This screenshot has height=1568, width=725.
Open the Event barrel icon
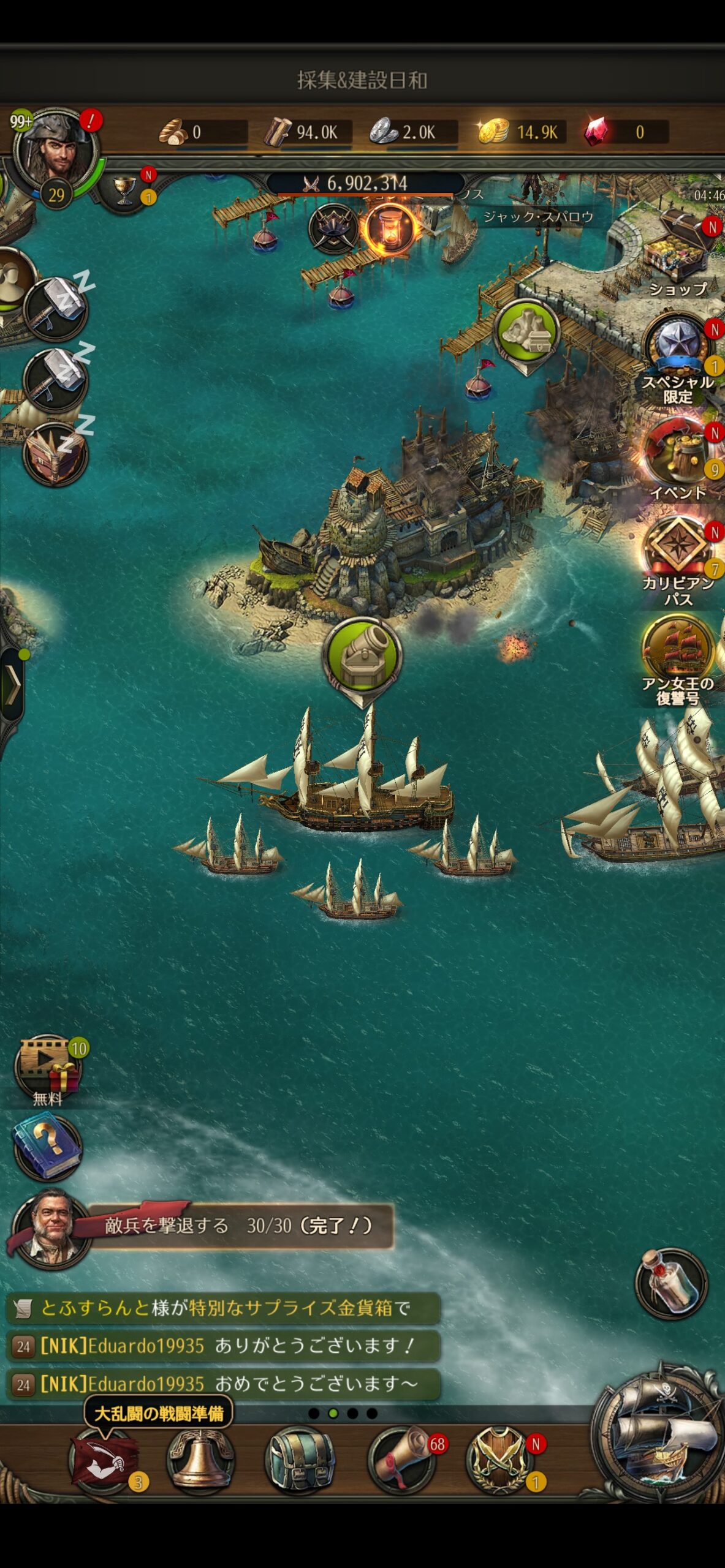pyautogui.click(x=677, y=453)
